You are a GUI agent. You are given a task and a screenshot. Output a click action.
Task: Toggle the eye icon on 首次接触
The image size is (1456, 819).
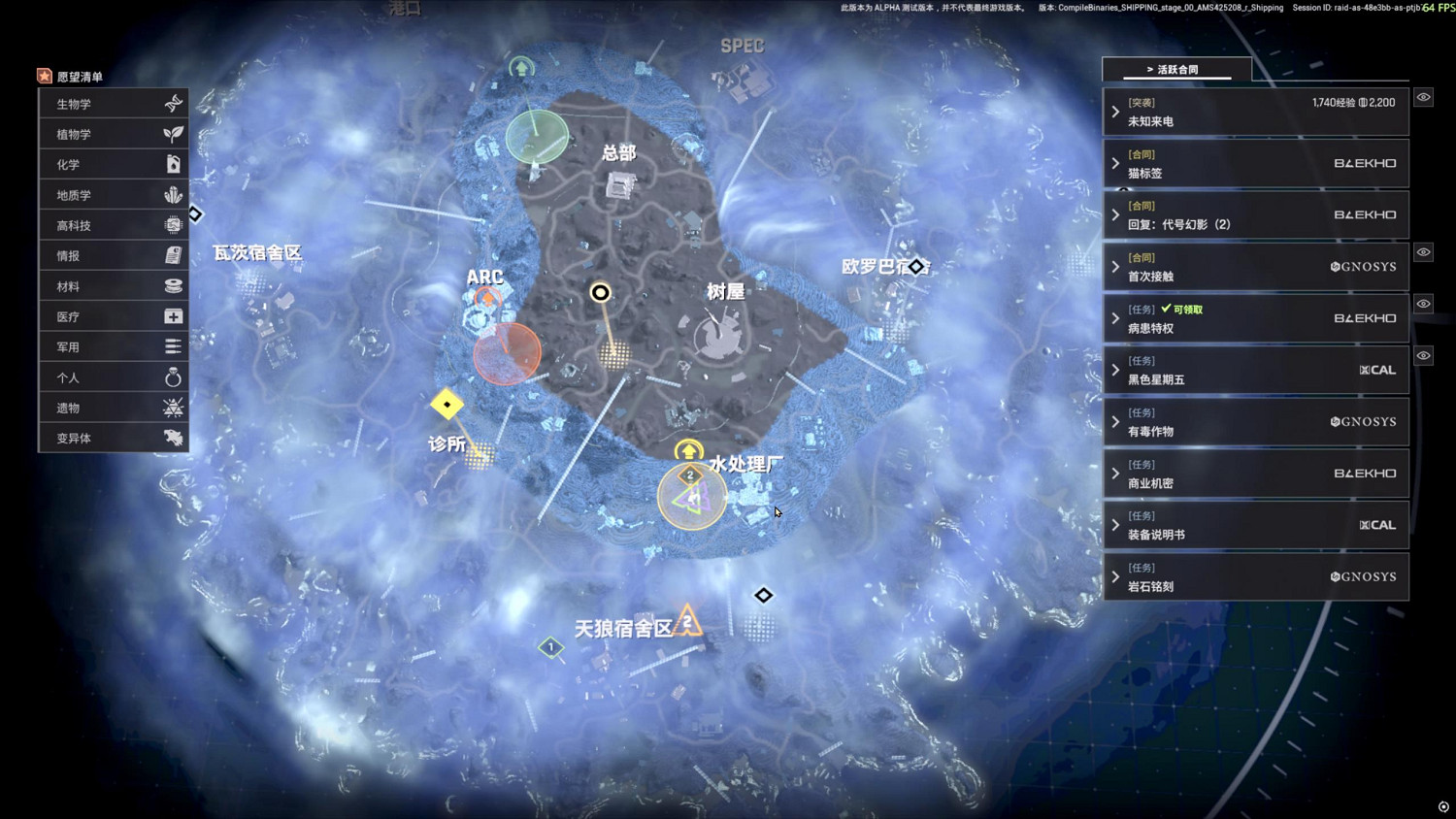1423,251
